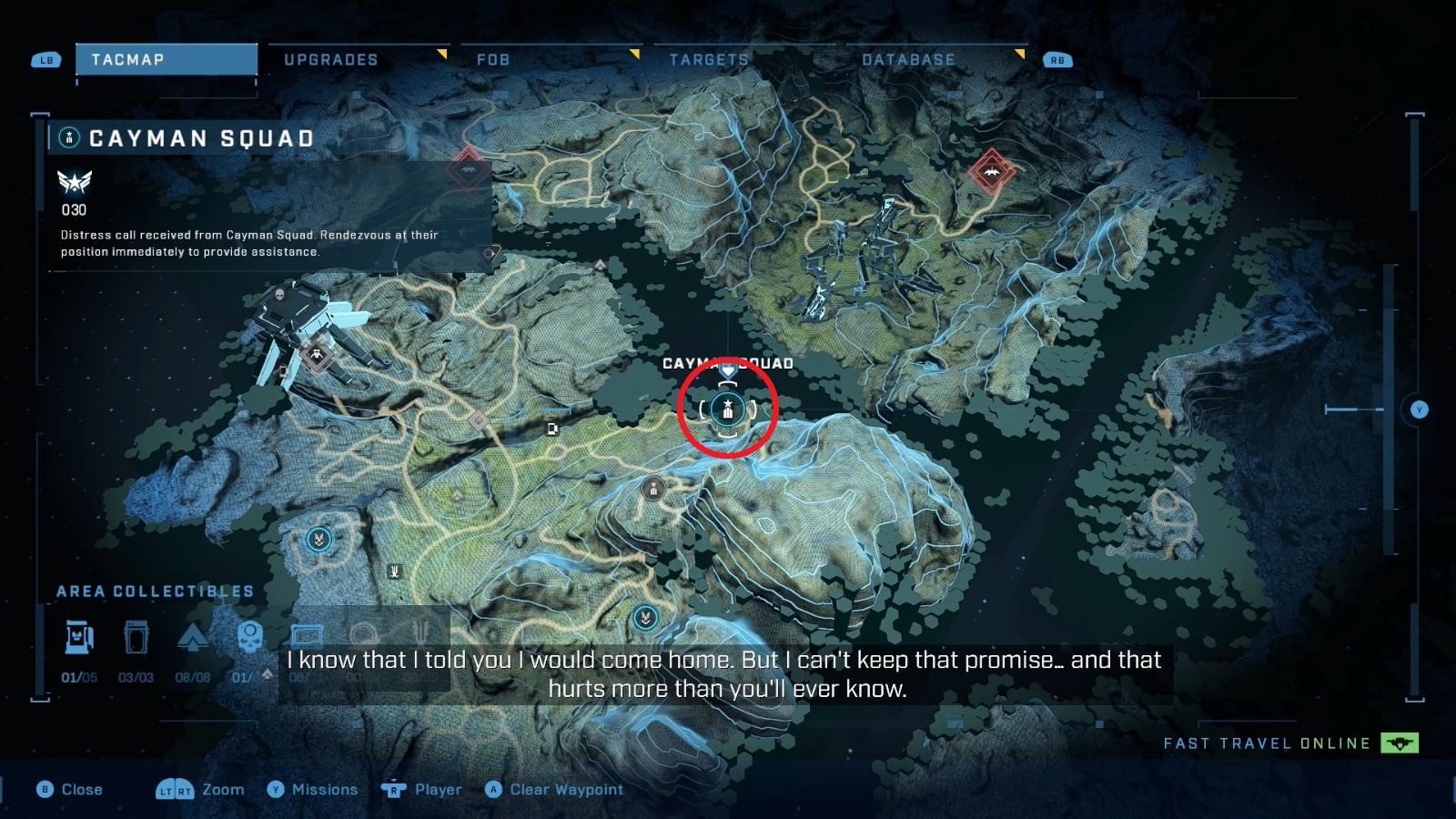Click the 01/05 armory progress counter

coord(80,678)
